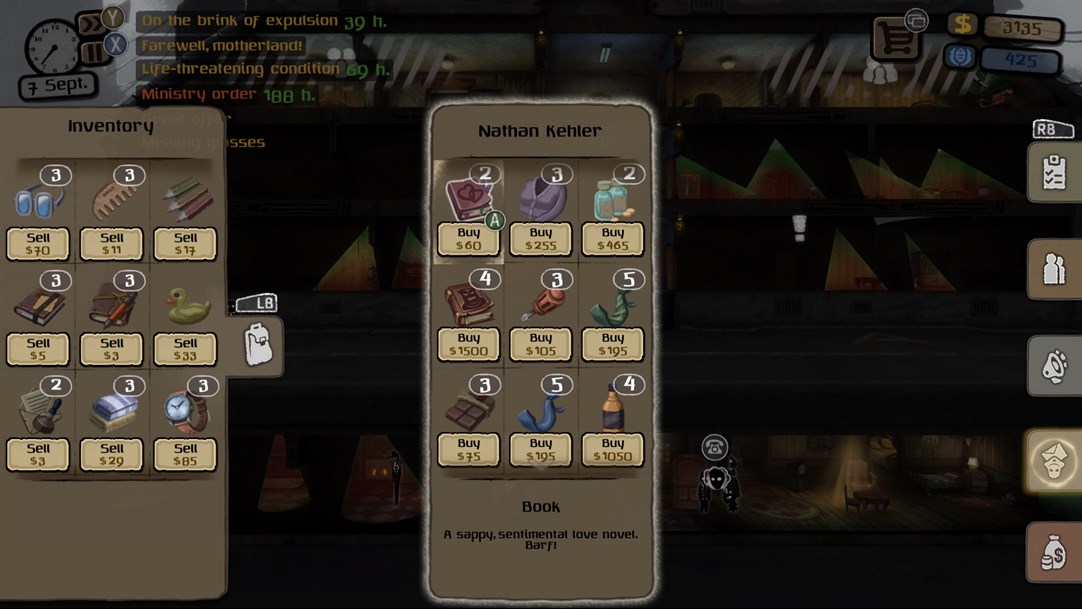Select the green striped tie item
Screen dimensions: 1082x609
click(612, 307)
